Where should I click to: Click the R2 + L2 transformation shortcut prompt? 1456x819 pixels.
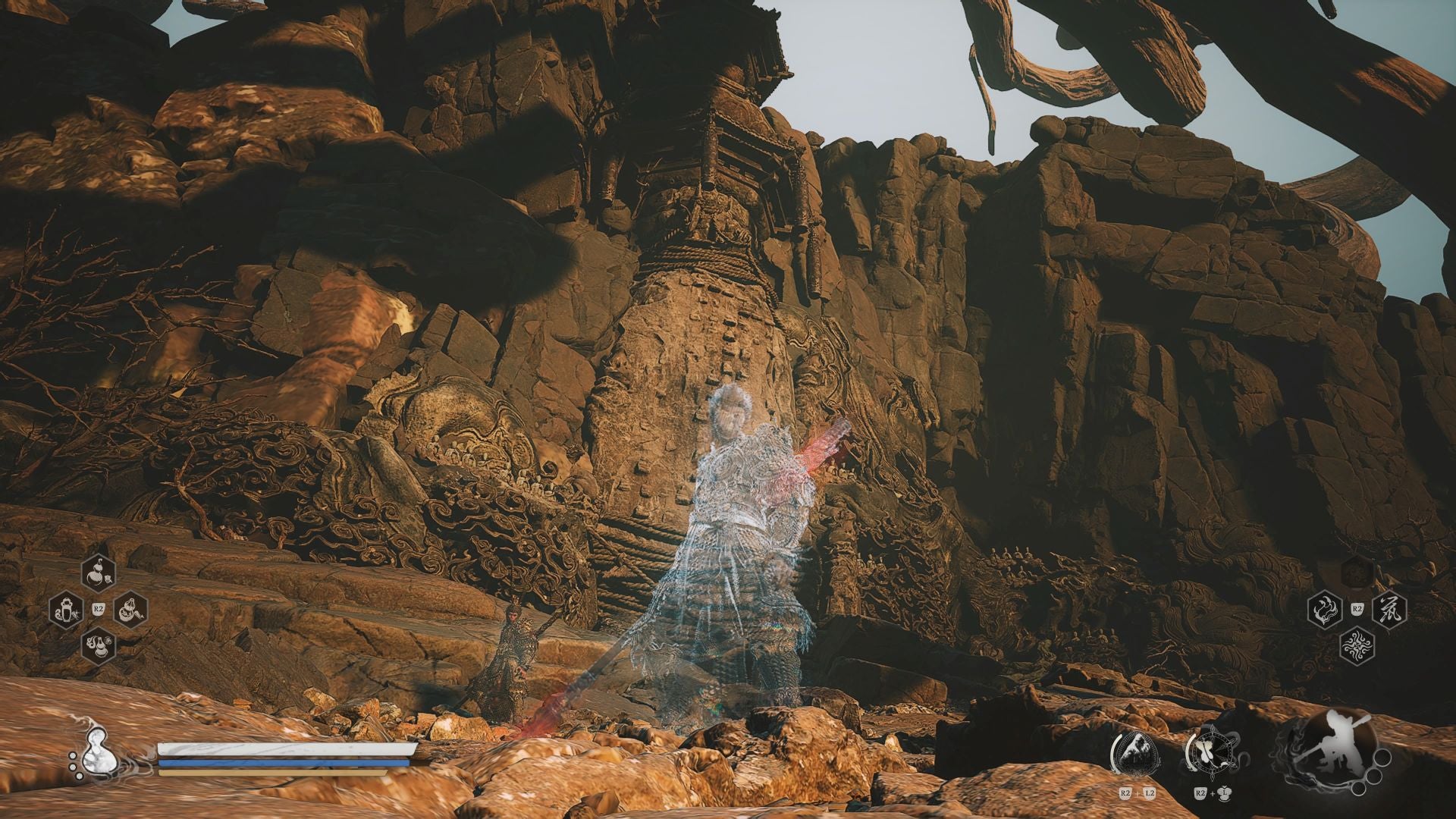[x=1136, y=792]
